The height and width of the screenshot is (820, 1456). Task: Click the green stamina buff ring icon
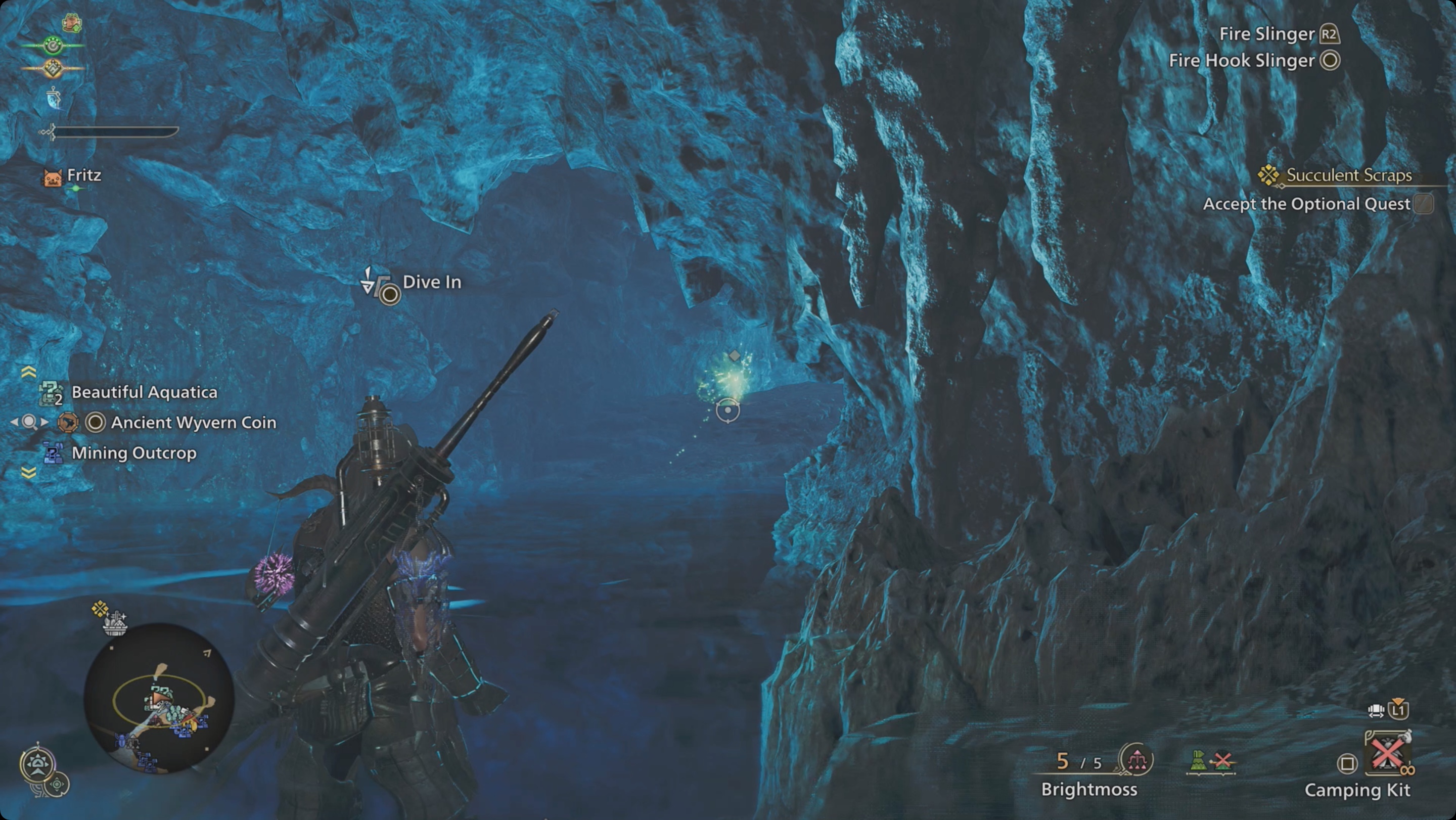[x=53, y=45]
